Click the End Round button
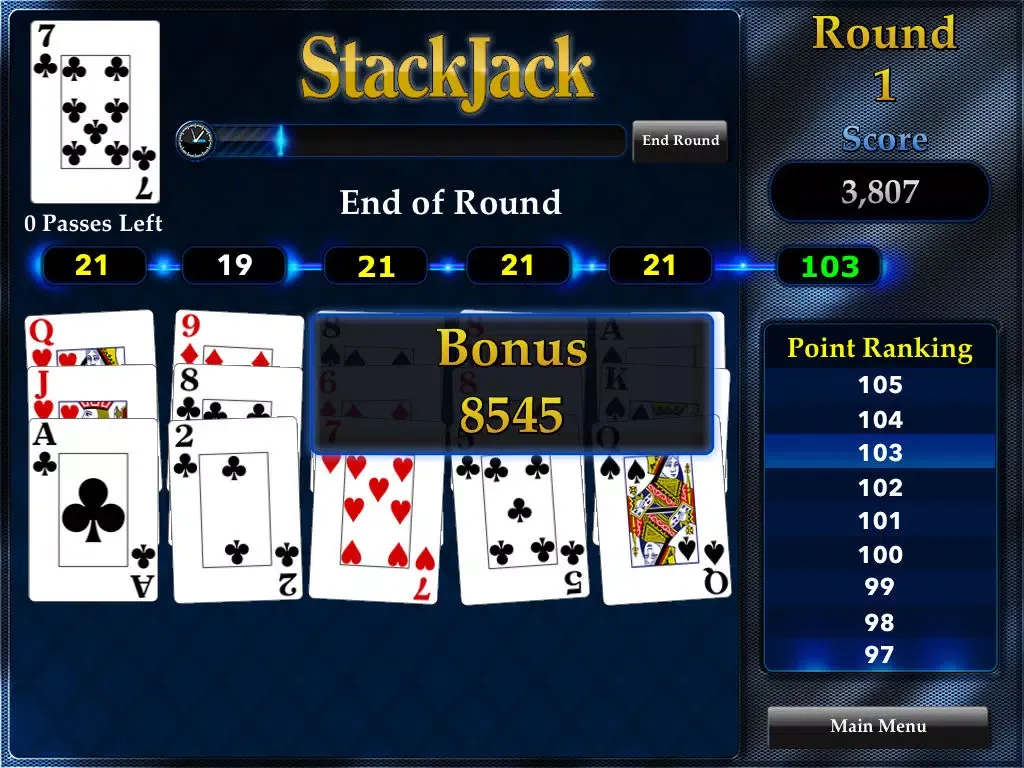 click(x=680, y=141)
